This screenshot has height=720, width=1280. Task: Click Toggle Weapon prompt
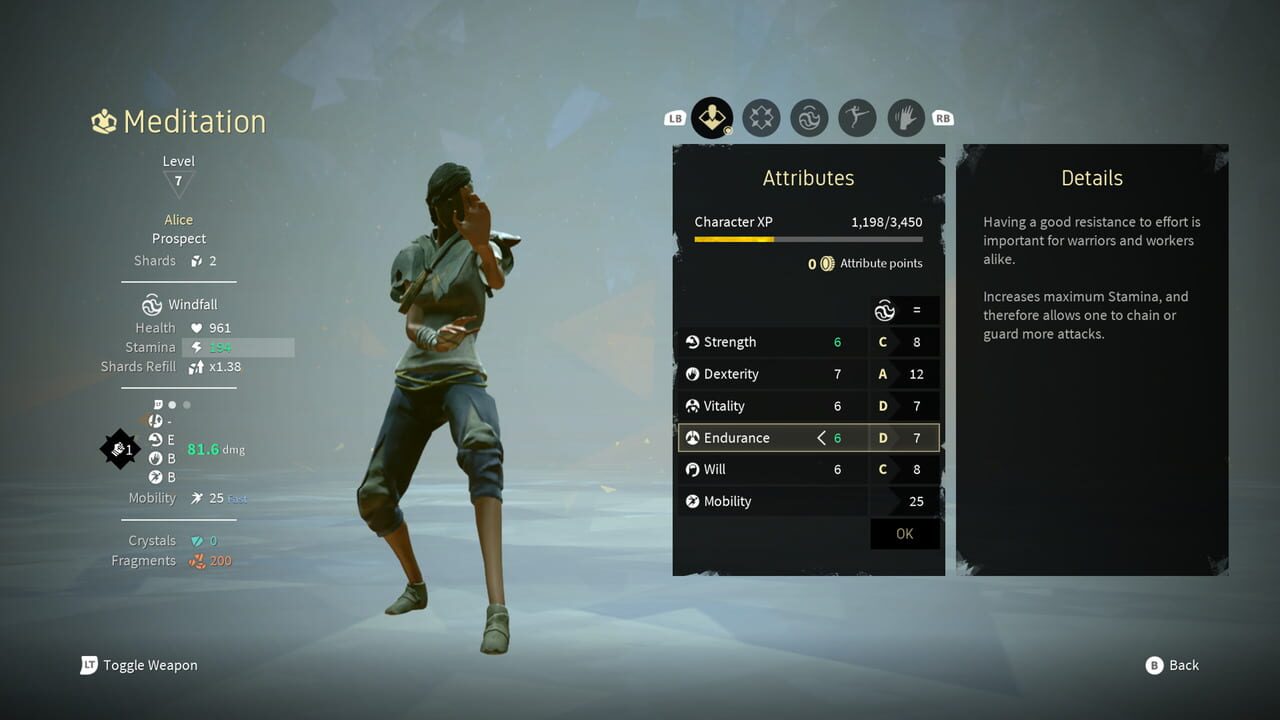[139, 665]
